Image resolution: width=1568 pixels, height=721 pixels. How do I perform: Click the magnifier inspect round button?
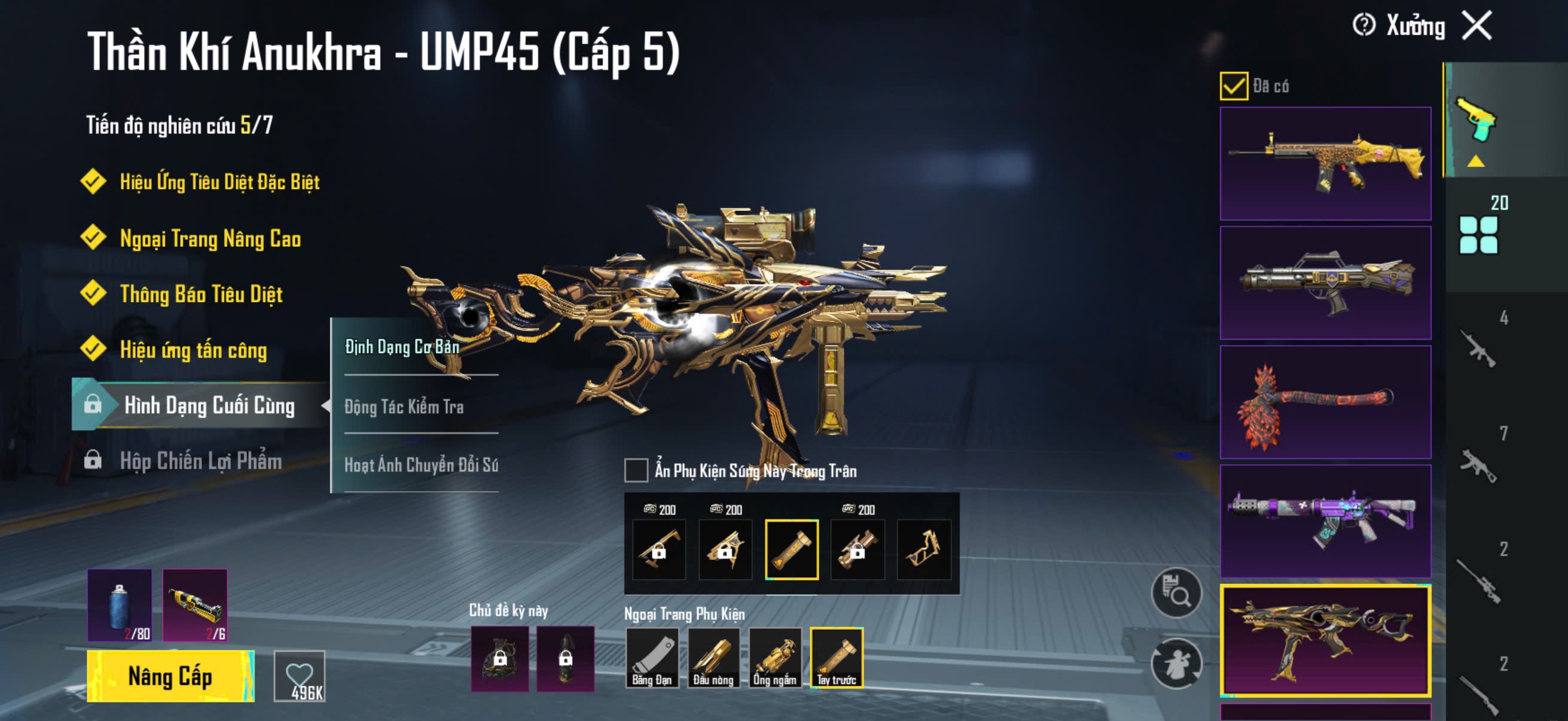tap(1176, 592)
